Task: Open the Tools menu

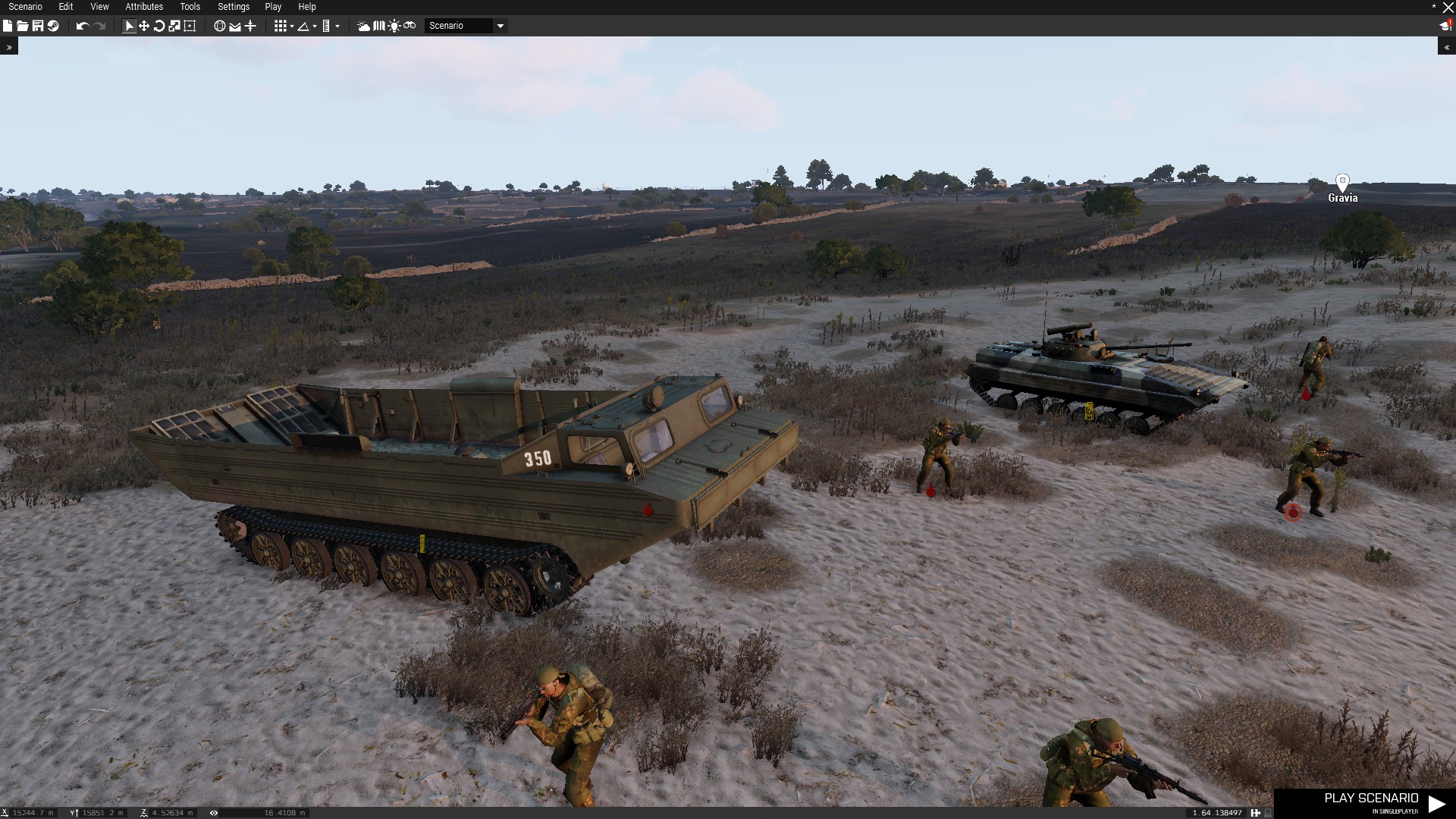Action: [190, 7]
